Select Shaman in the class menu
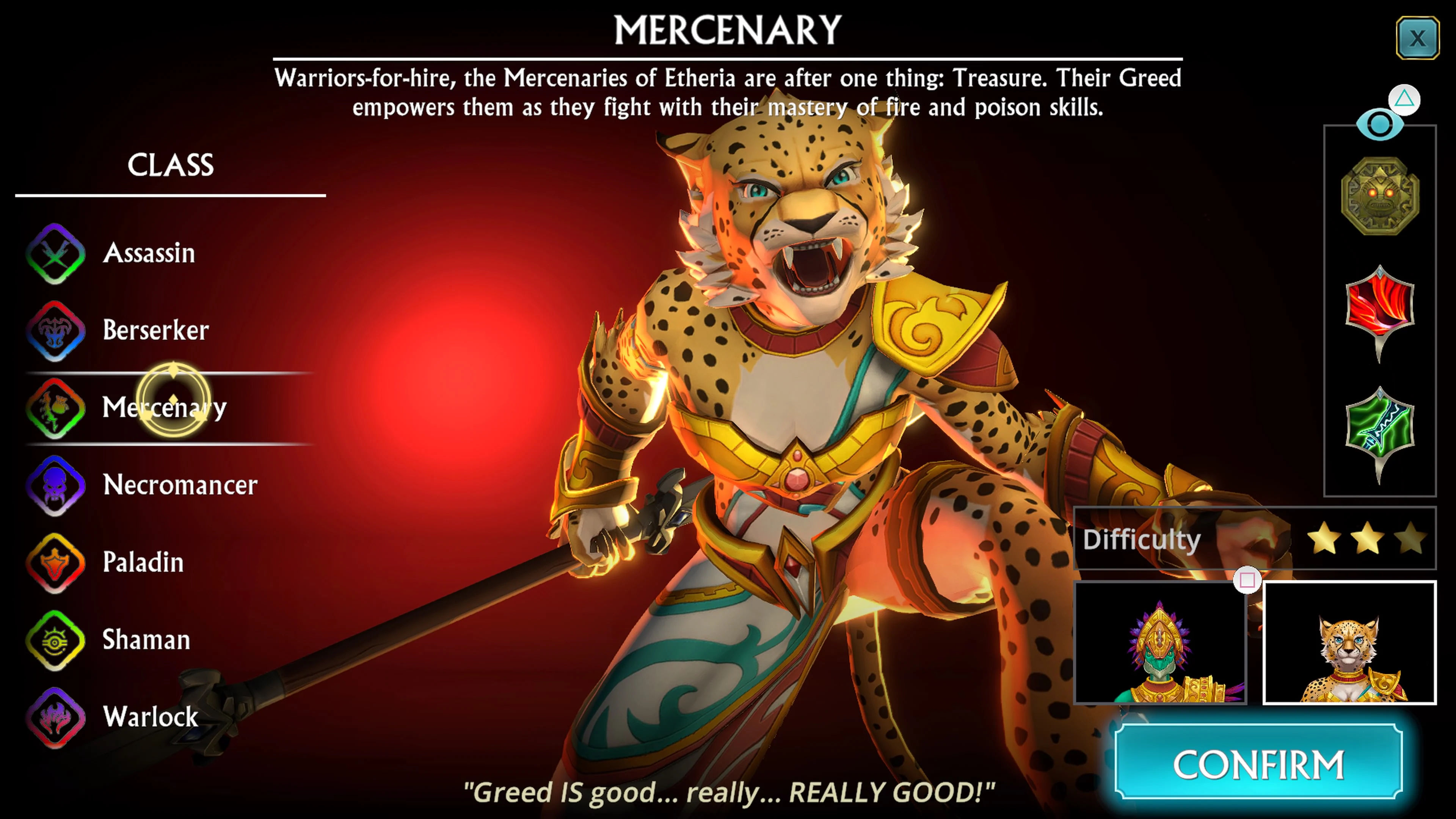 click(x=146, y=640)
